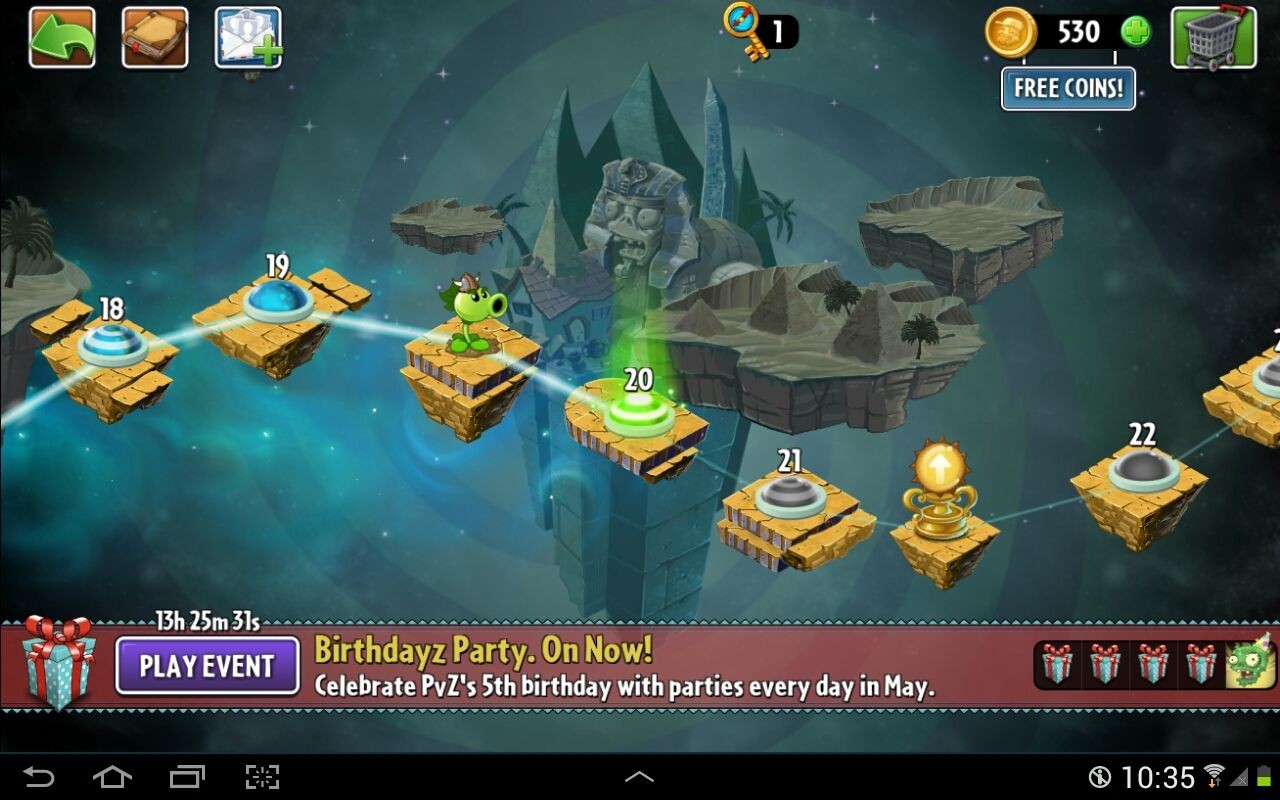Image resolution: width=1280 pixels, height=800 pixels.
Task: Tap the Android back arrow
Action: [x=39, y=776]
